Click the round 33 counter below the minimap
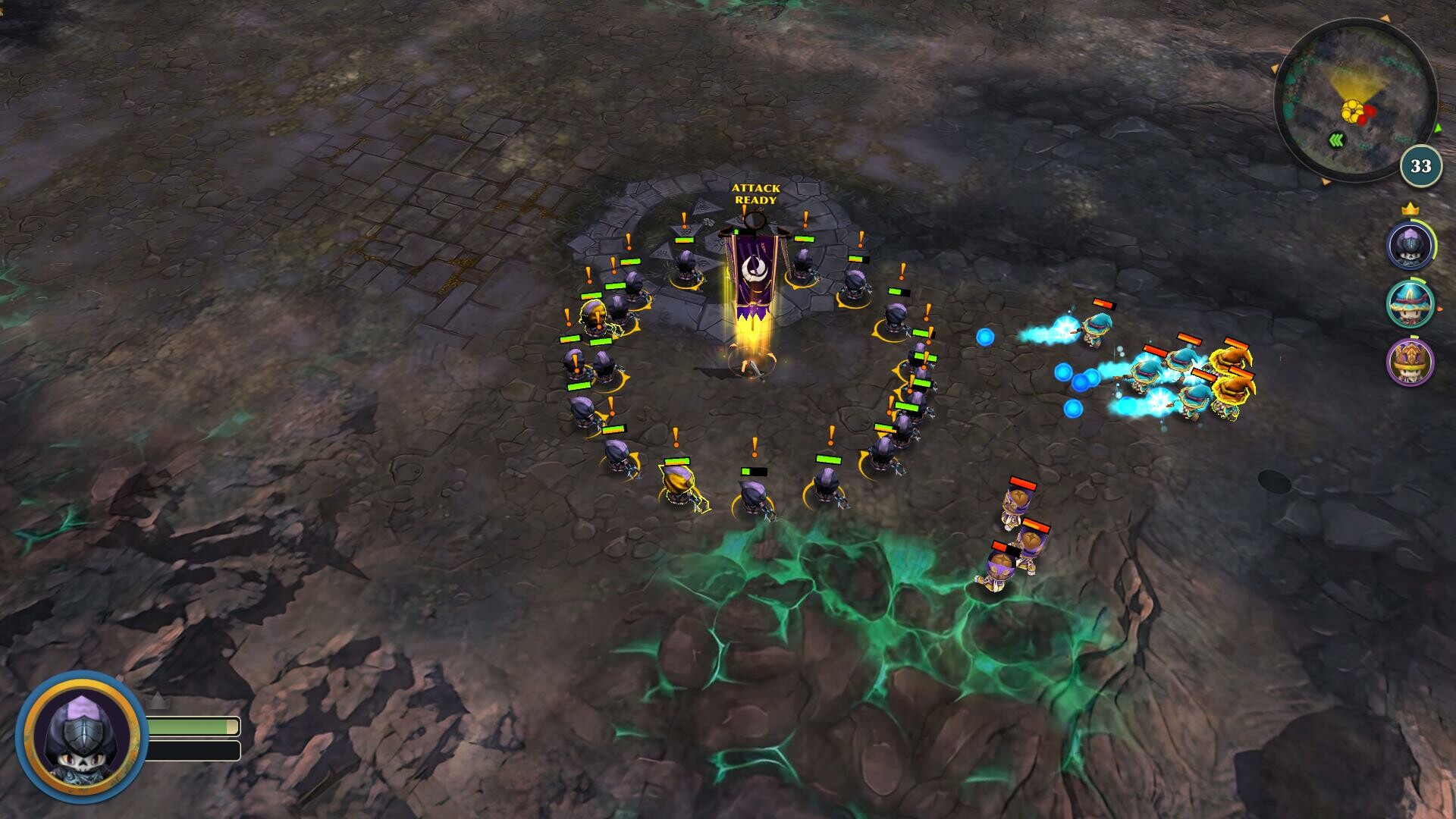 [1420, 165]
